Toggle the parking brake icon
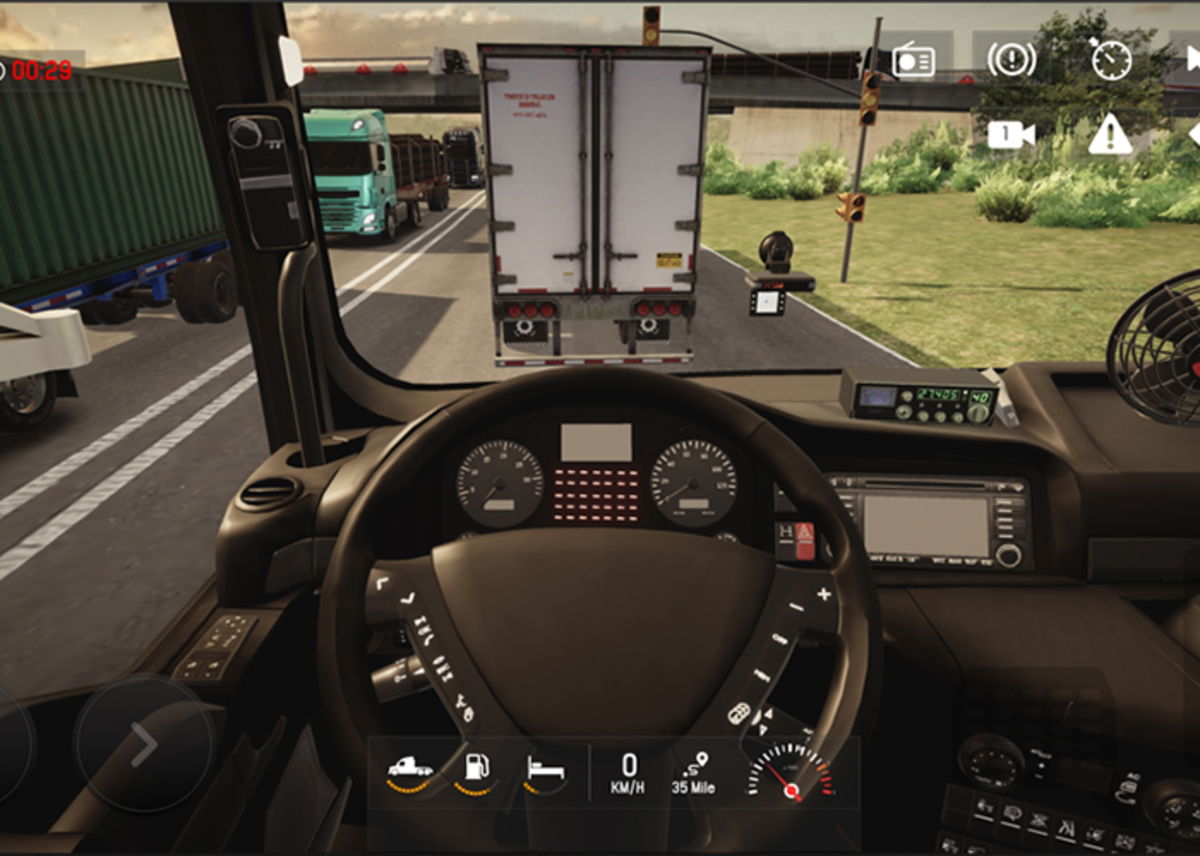The image size is (1200, 856). [x=1011, y=60]
